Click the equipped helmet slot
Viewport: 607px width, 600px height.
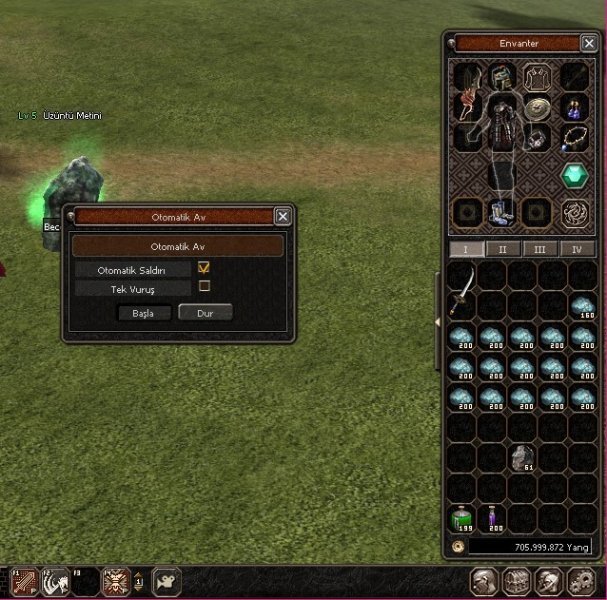pyautogui.click(x=501, y=75)
